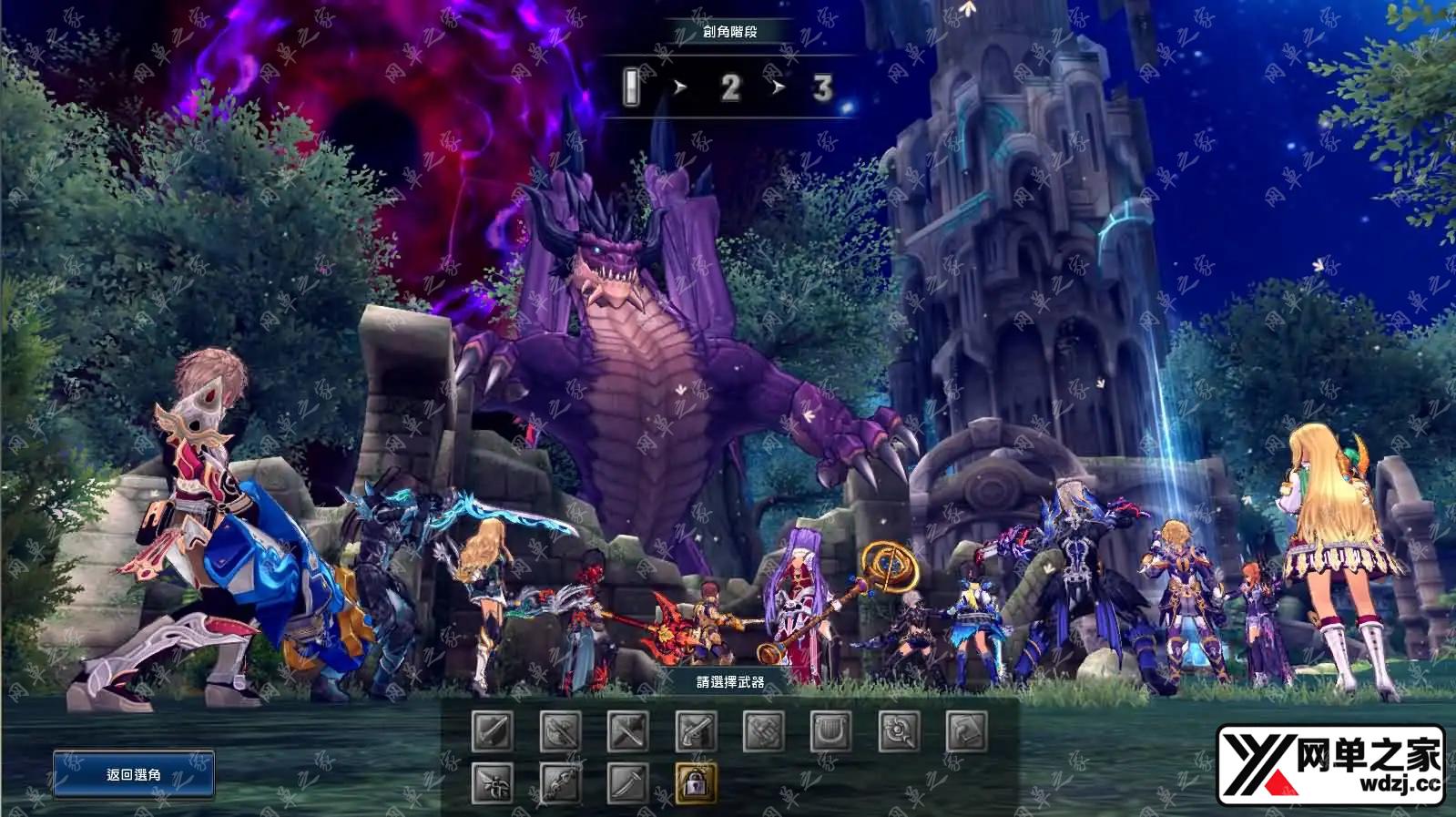The height and width of the screenshot is (817, 1456).
Task: Click the 返回選角 button
Action: pyautogui.click(x=133, y=774)
